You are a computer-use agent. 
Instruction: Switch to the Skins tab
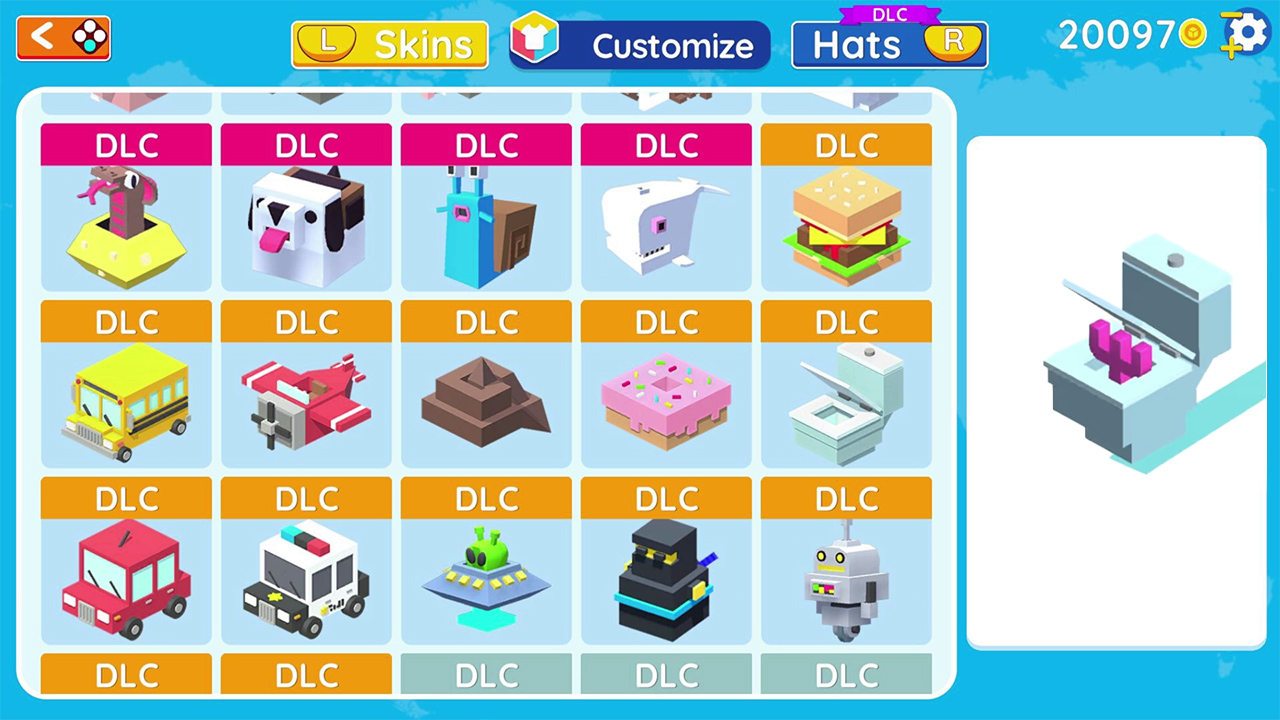[x=390, y=44]
